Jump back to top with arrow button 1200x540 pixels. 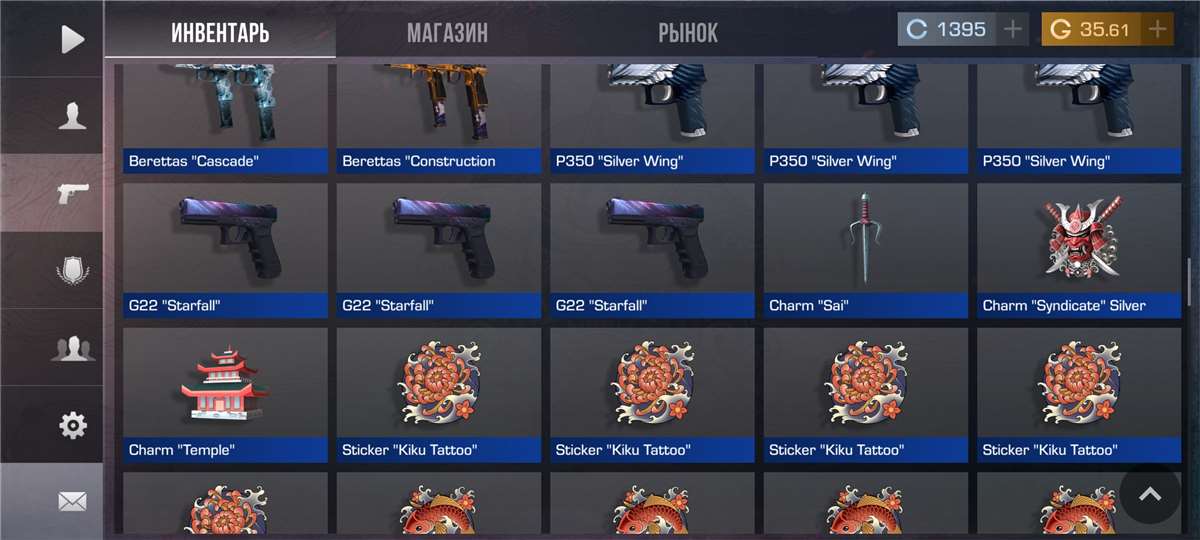tap(1150, 494)
